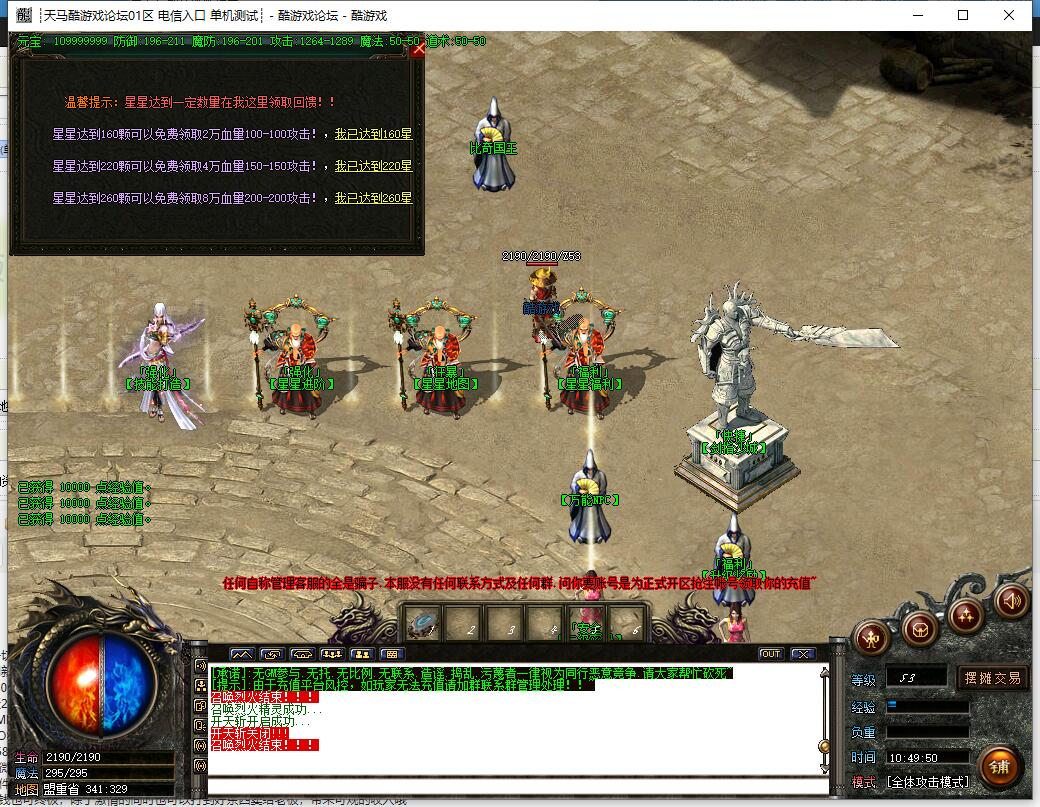Claim the 260-star reward link
This screenshot has height=807, width=1040.
tap(373, 198)
